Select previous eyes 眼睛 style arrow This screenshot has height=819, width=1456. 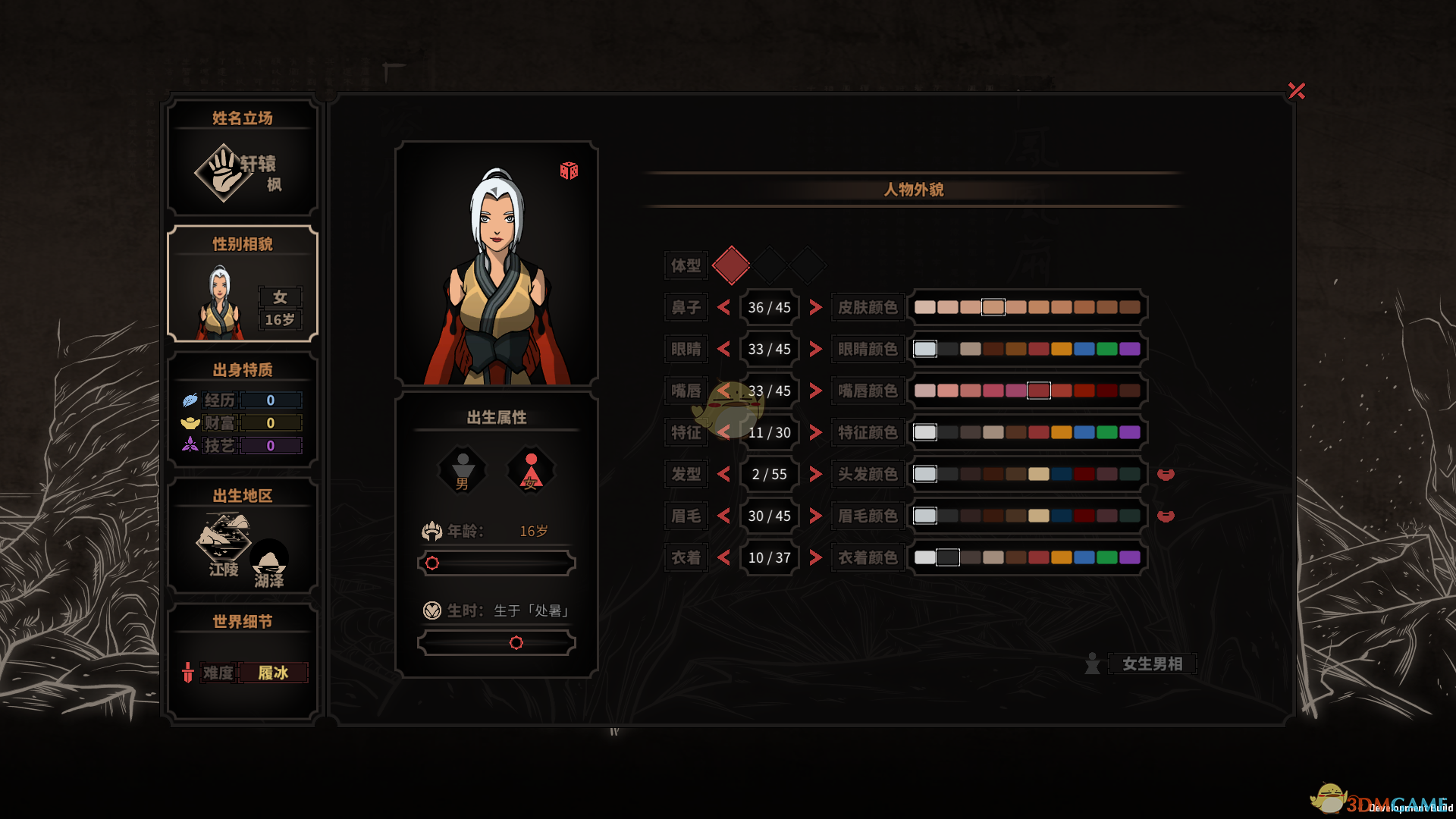click(x=723, y=349)
